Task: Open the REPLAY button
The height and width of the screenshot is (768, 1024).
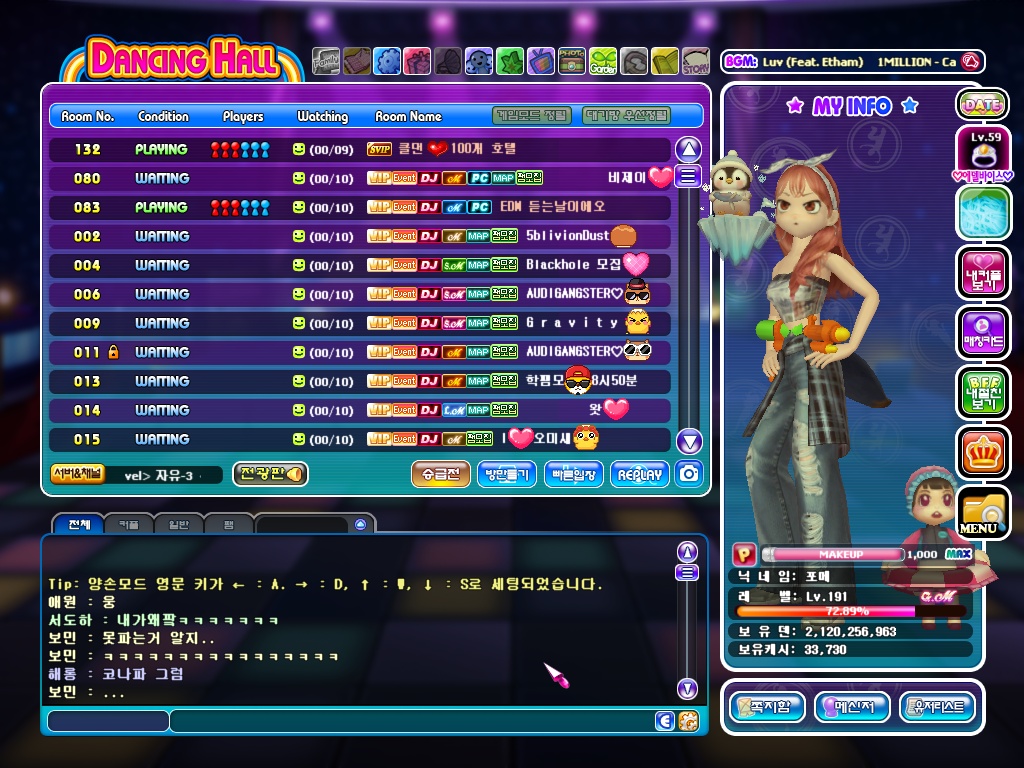Action: pyautogui.click(x=639, y=474)
